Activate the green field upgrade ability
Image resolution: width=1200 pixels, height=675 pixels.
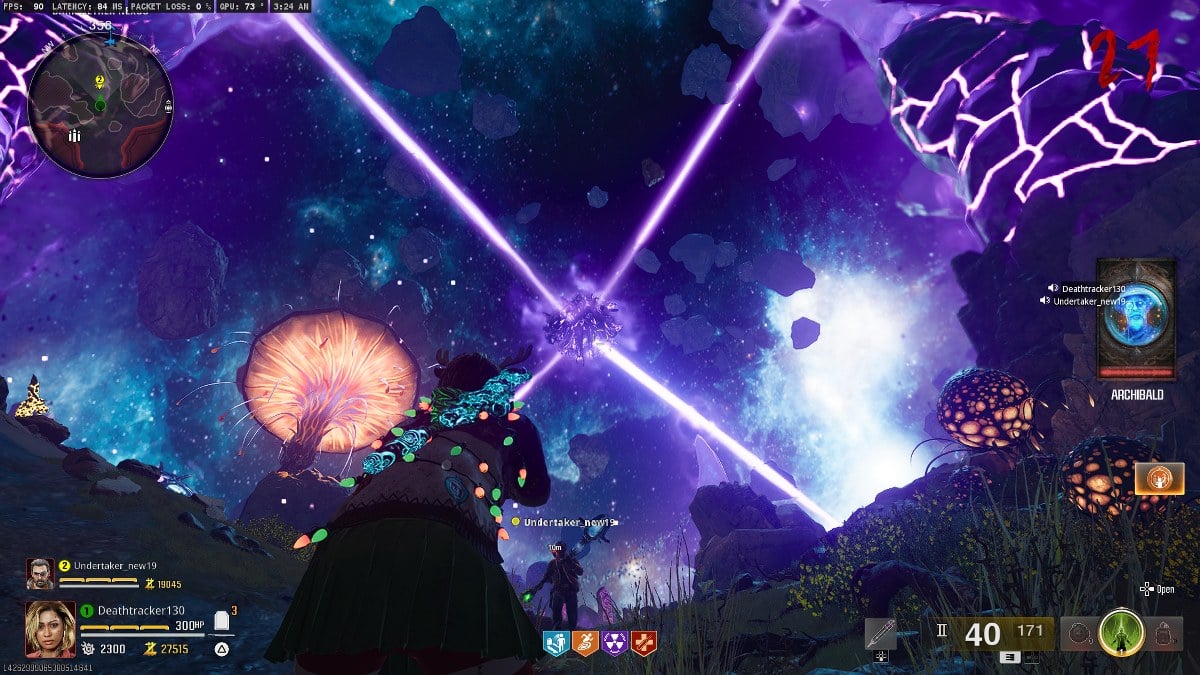[1121, 634]
